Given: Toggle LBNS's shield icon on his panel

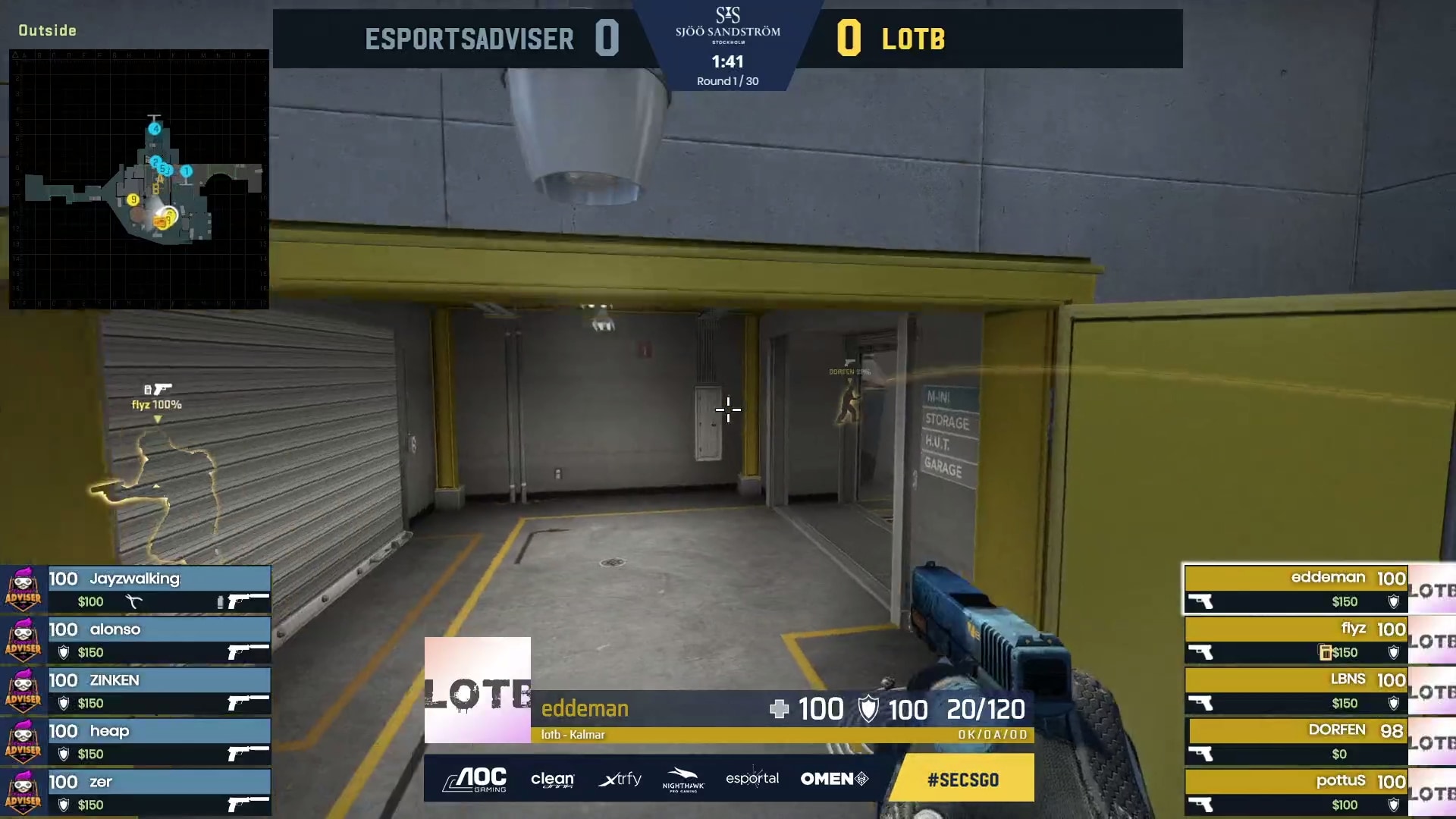Looking at the screenshot, I should pos(1394,703).
